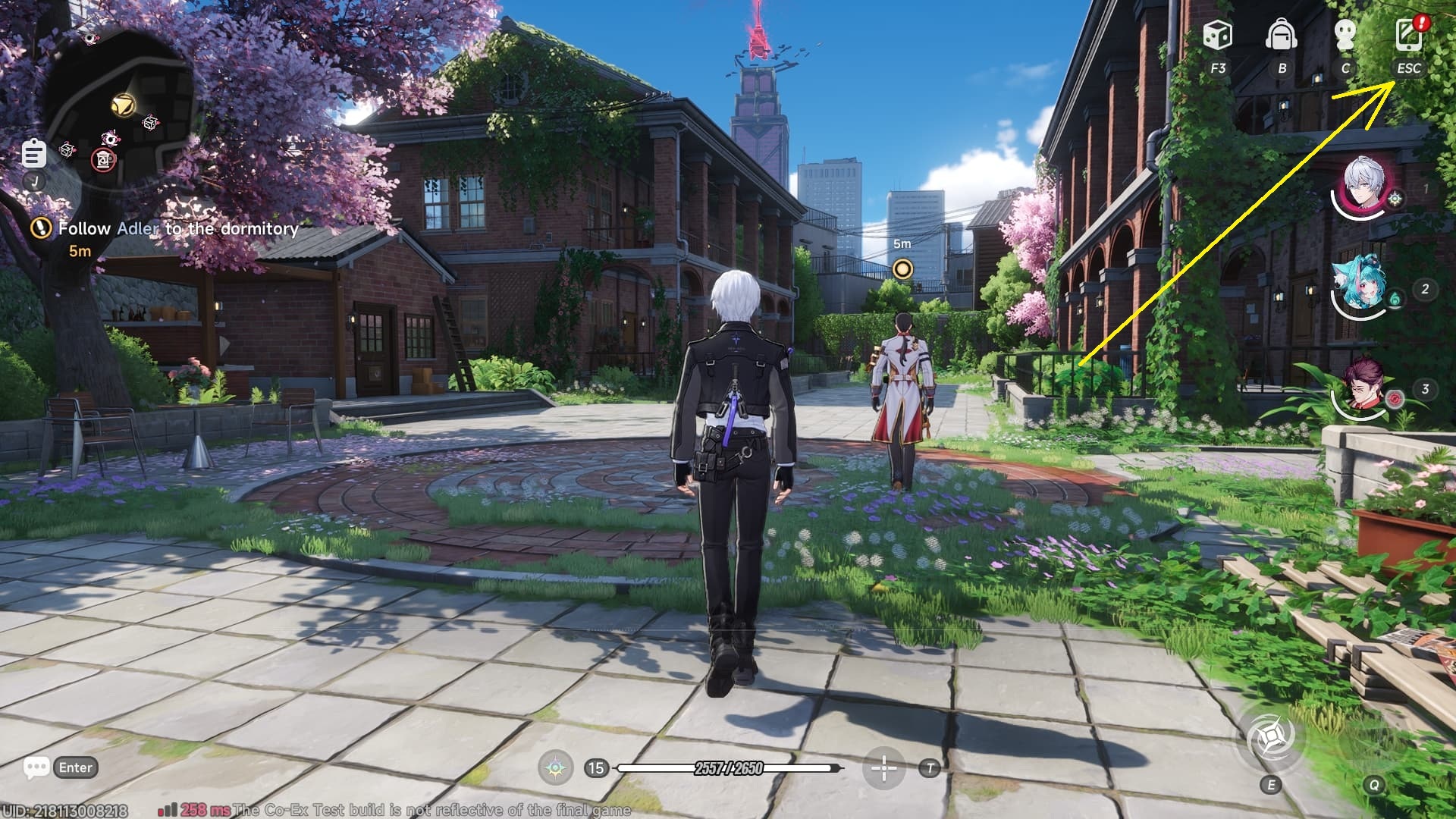The height and width of the screenshot is (819, 1456).
Task: Open the dice icon menu
Action: (1217, 36)
